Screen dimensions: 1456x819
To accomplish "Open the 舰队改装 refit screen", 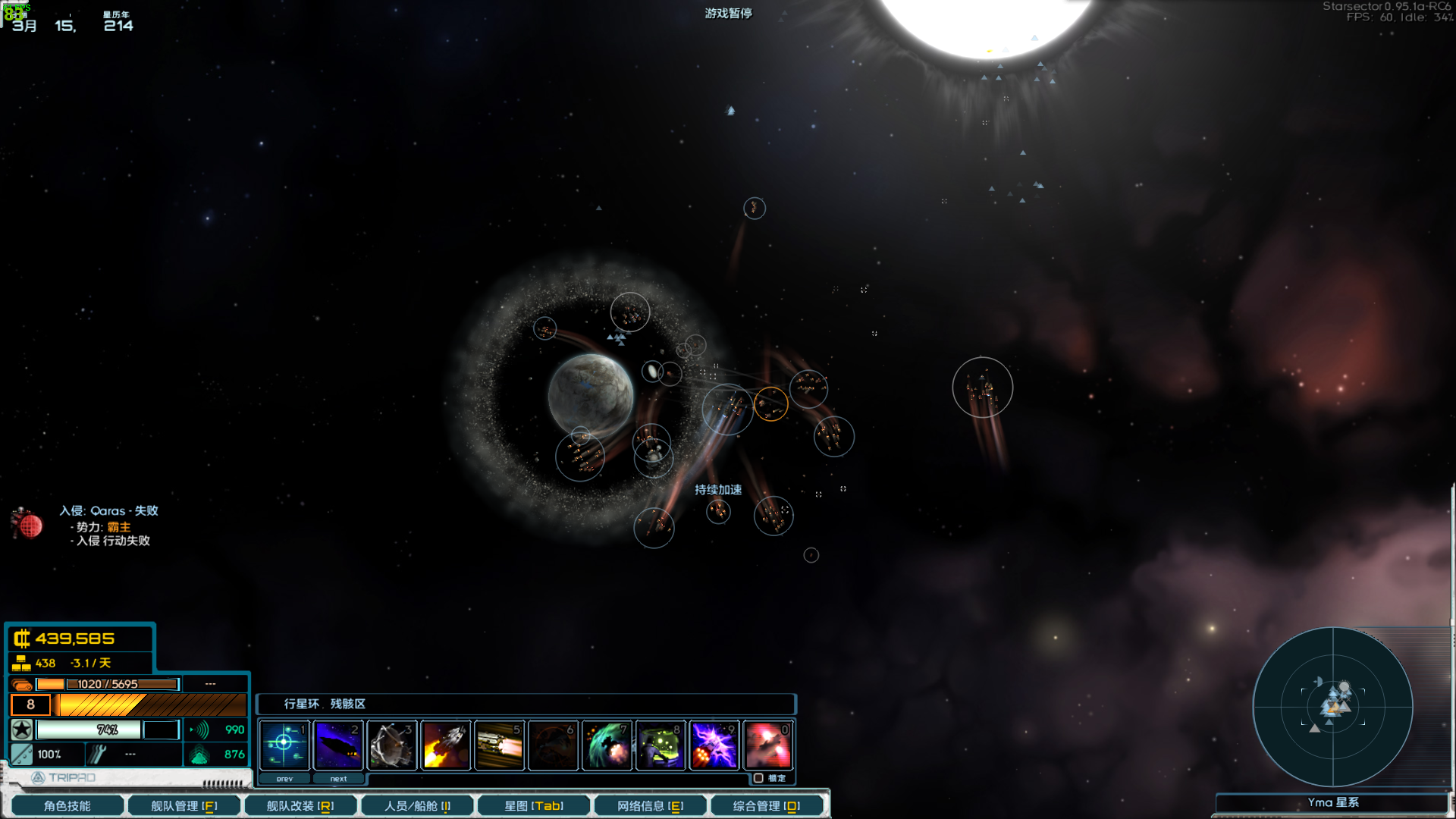I will pyautogui.click(x=300, y=805).
